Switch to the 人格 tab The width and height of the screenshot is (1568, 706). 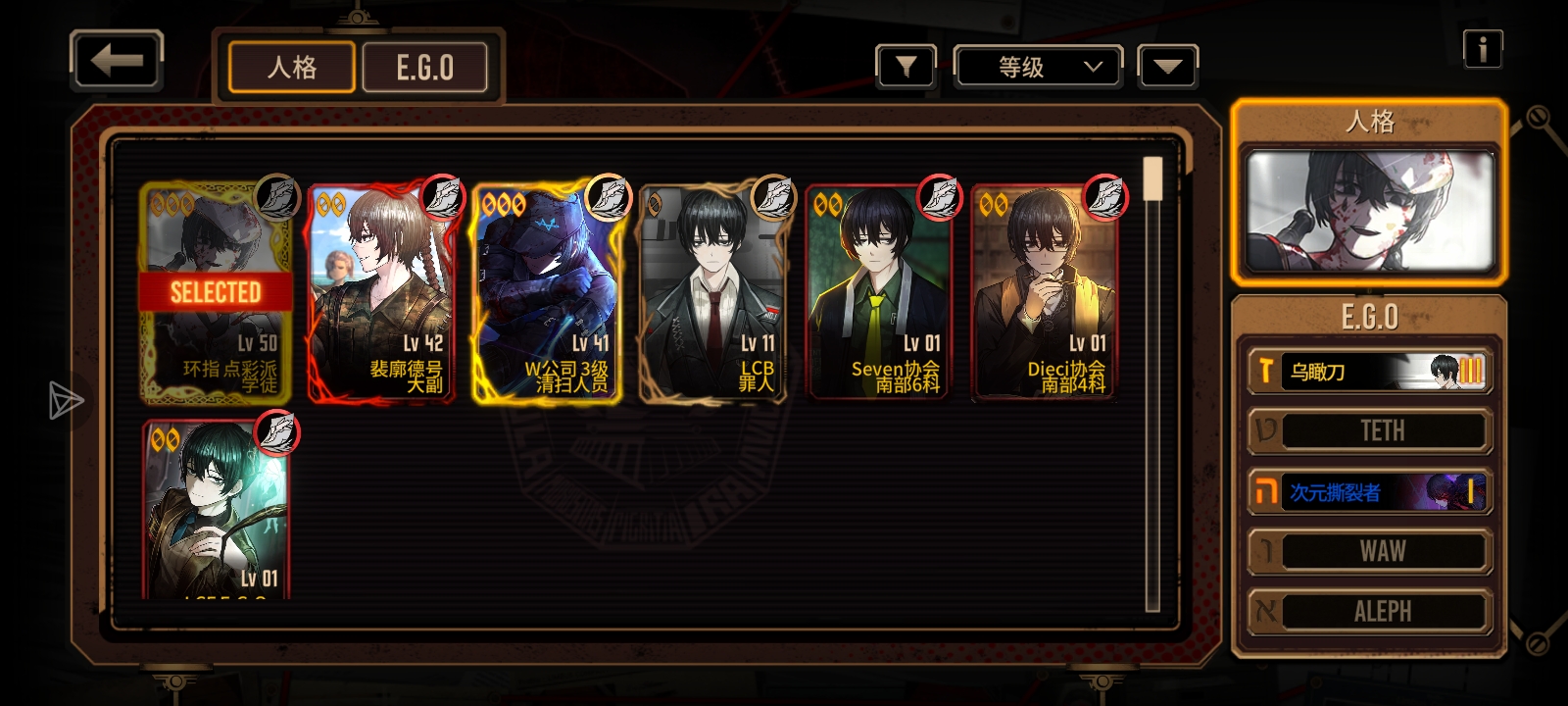pos(292,68)
